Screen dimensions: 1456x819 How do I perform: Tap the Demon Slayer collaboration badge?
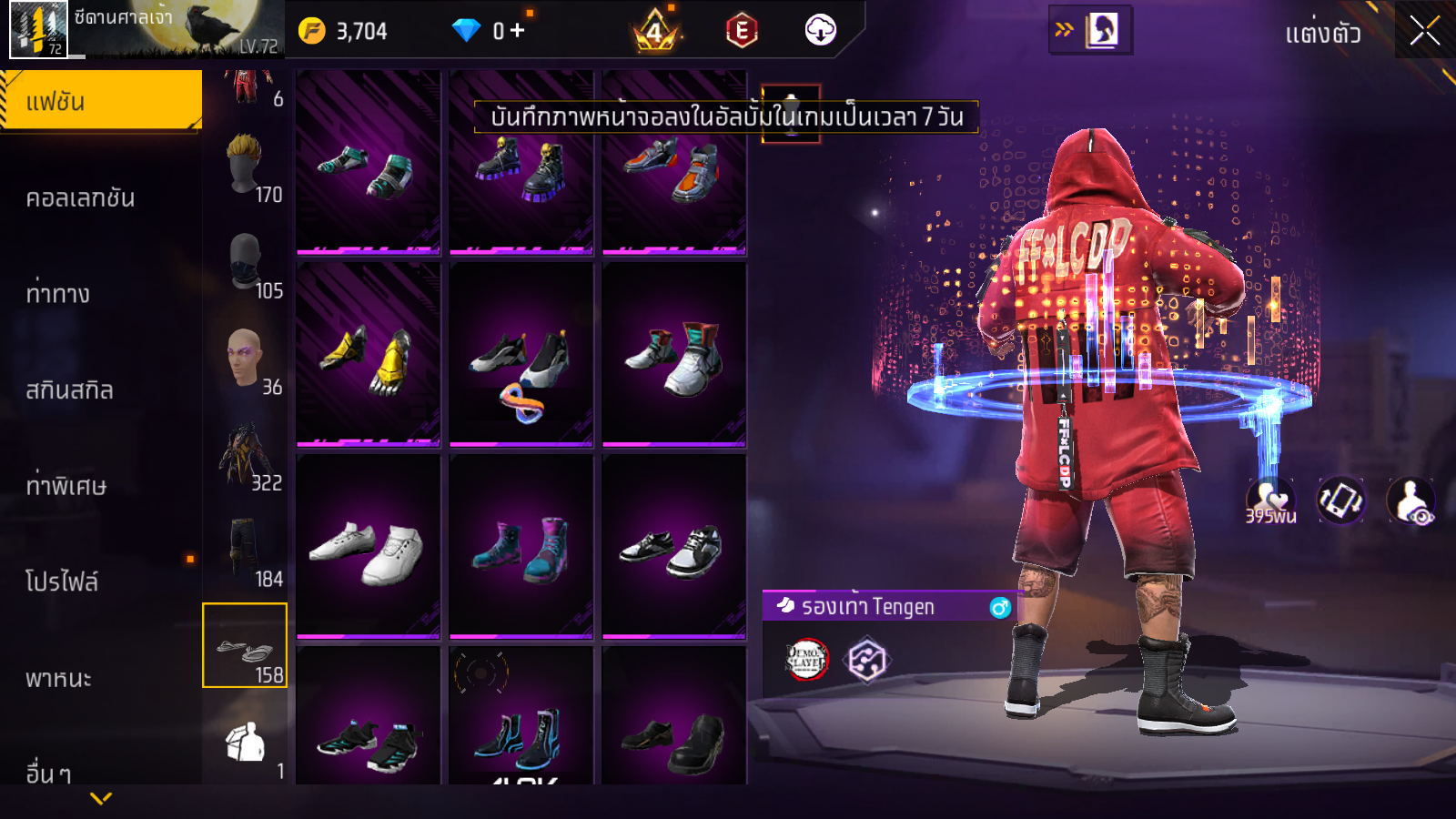pyautogui.click(x=806, y=660)
